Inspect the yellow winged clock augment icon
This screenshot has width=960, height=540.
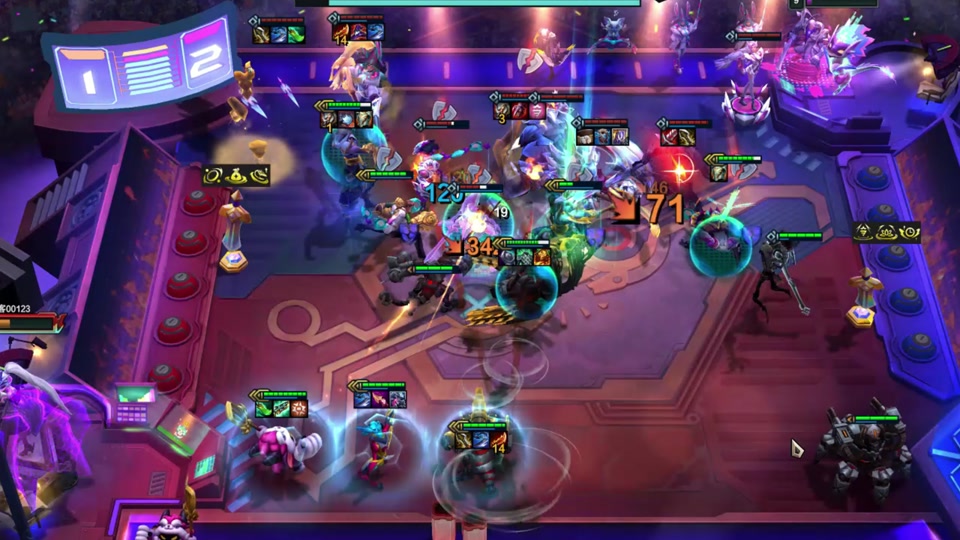tap(908, 232)
